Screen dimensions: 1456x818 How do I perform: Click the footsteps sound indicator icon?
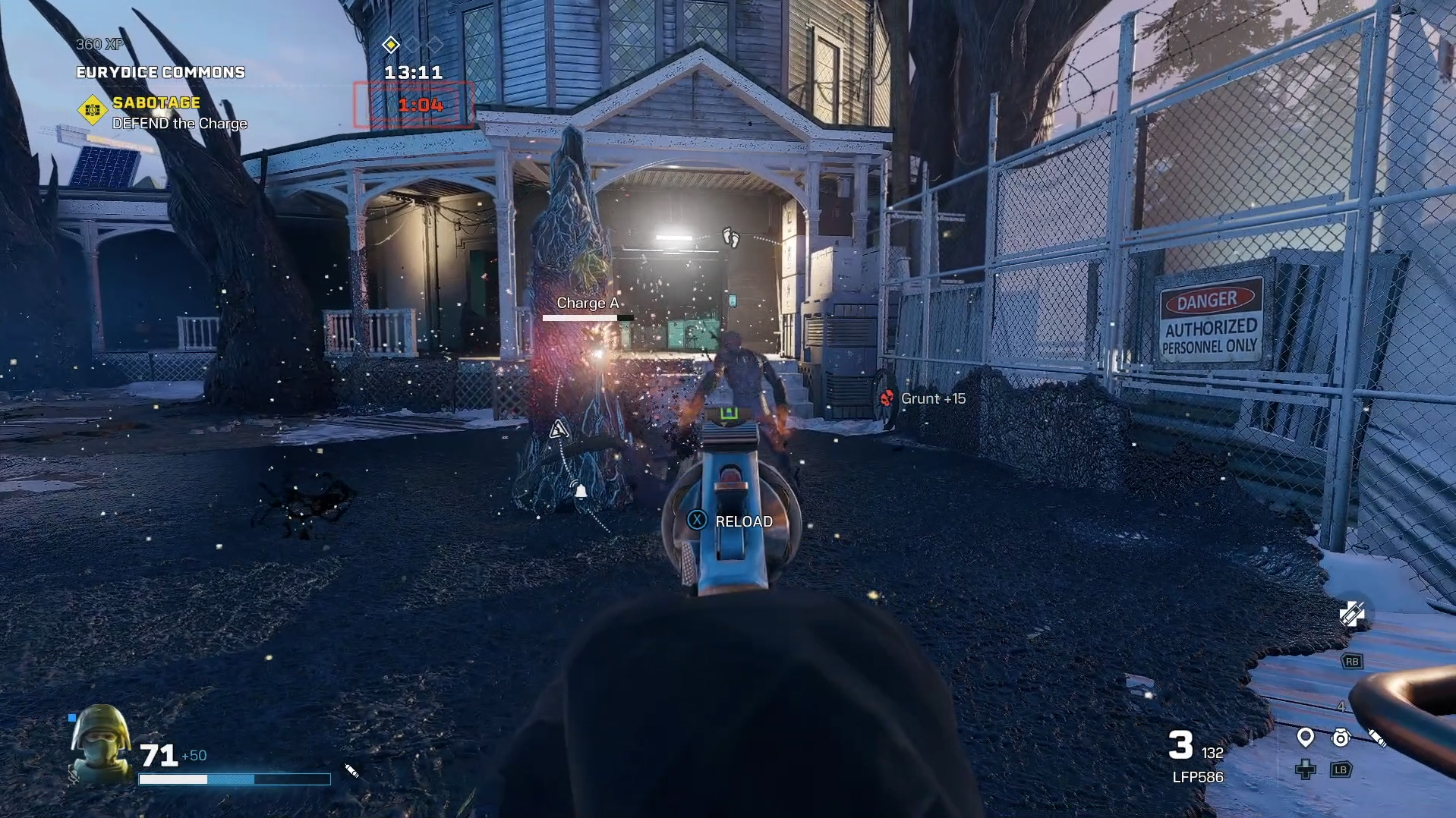pos(730,238)
